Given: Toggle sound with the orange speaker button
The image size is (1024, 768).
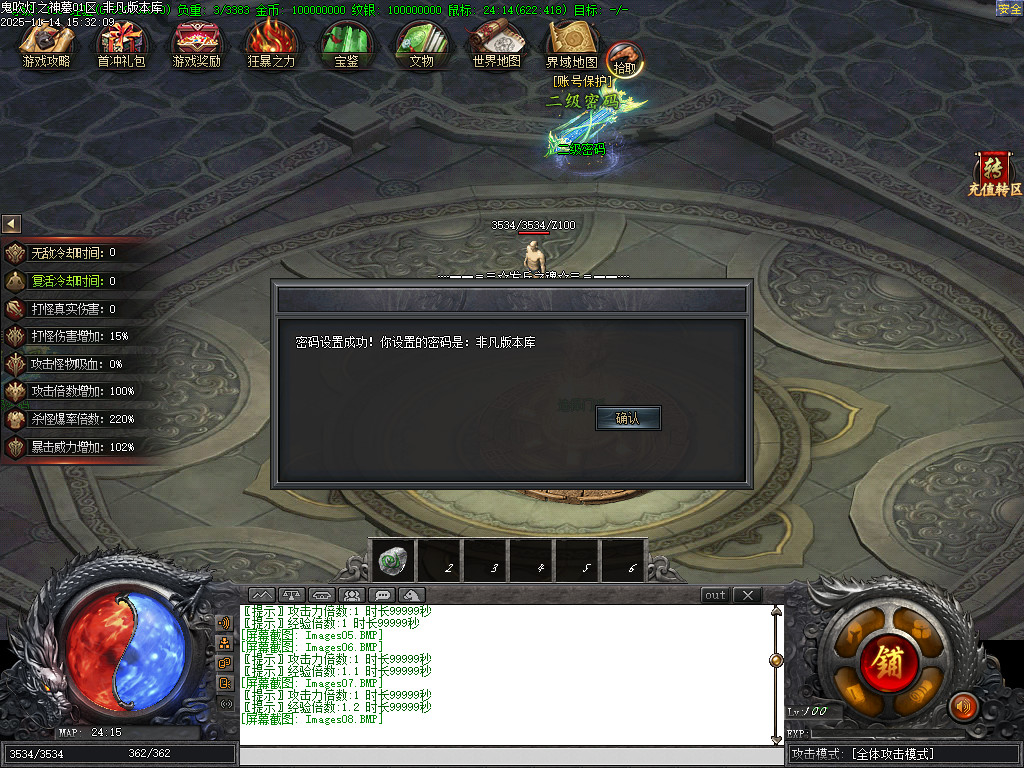Looking at the screenshot, I should pyautogui.click(x=963, y=707).
